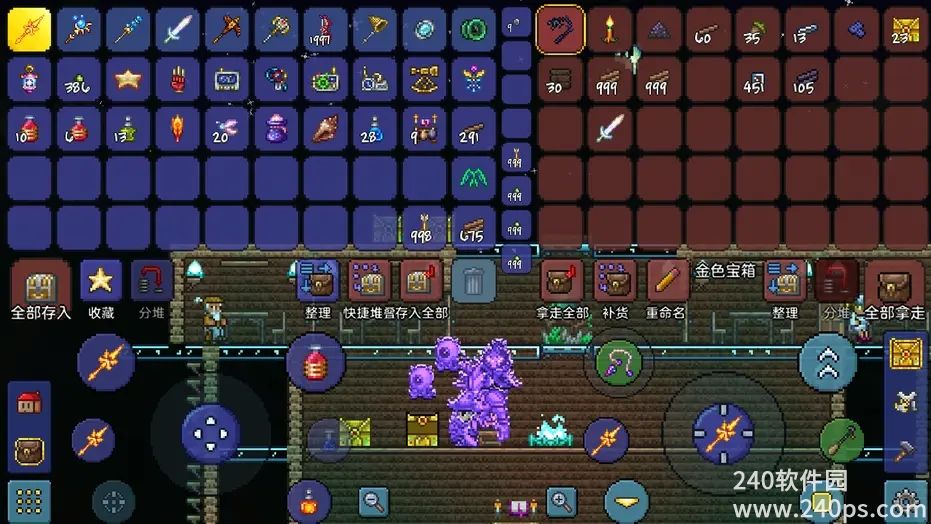
Task: Zoom in with the plus magnifier
Action: point(562,500)
